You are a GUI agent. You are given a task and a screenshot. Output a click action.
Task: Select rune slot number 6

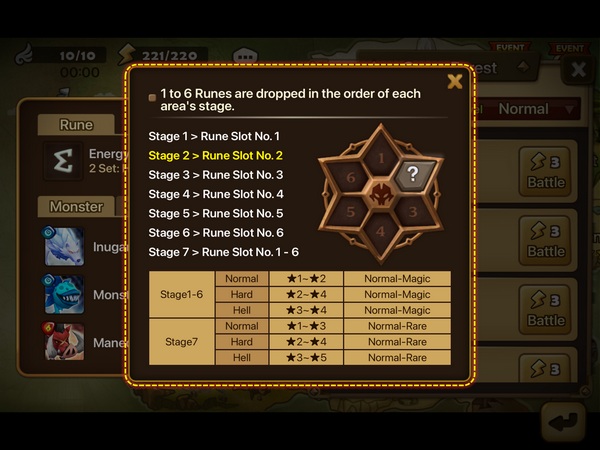(349, 176)
